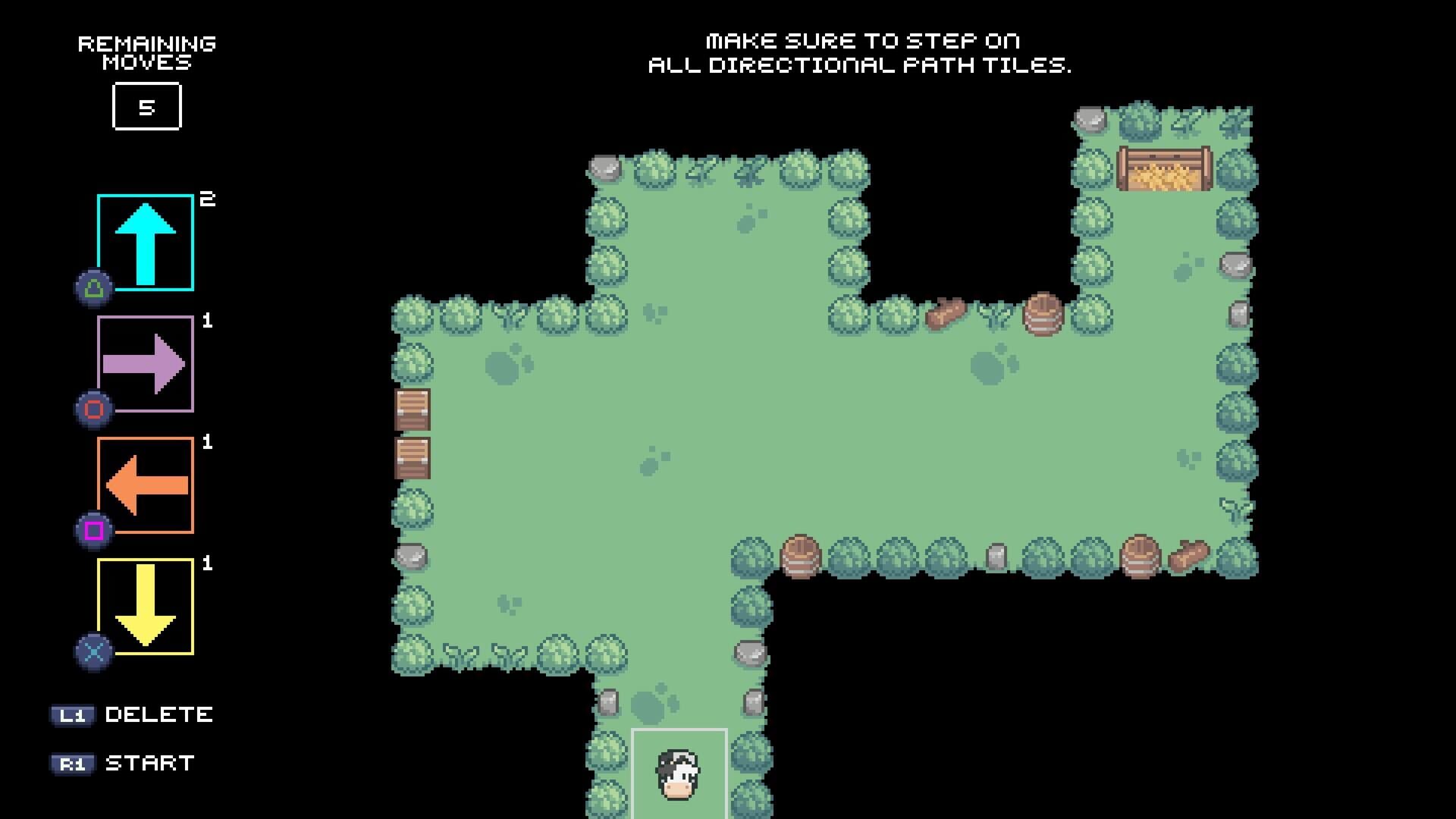The height and width of the screenshot is (819, 1456).
Task: Select the barrel beside the map's top logs
Action: 1043,314
